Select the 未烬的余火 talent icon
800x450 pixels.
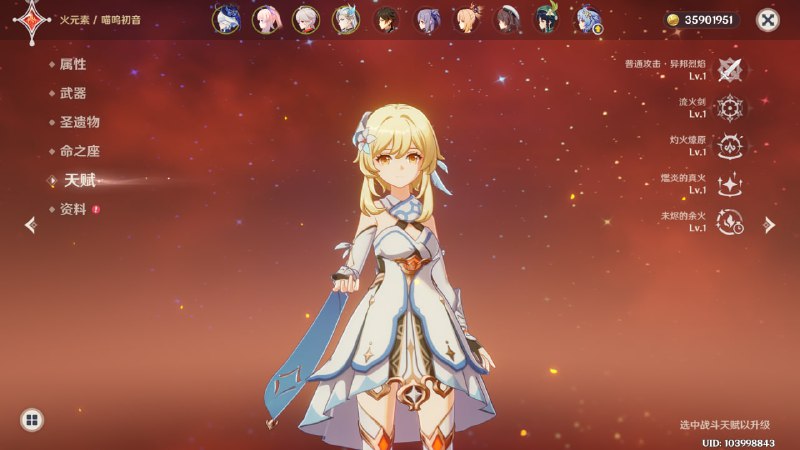pyautogui.click(x=731, y=222)
